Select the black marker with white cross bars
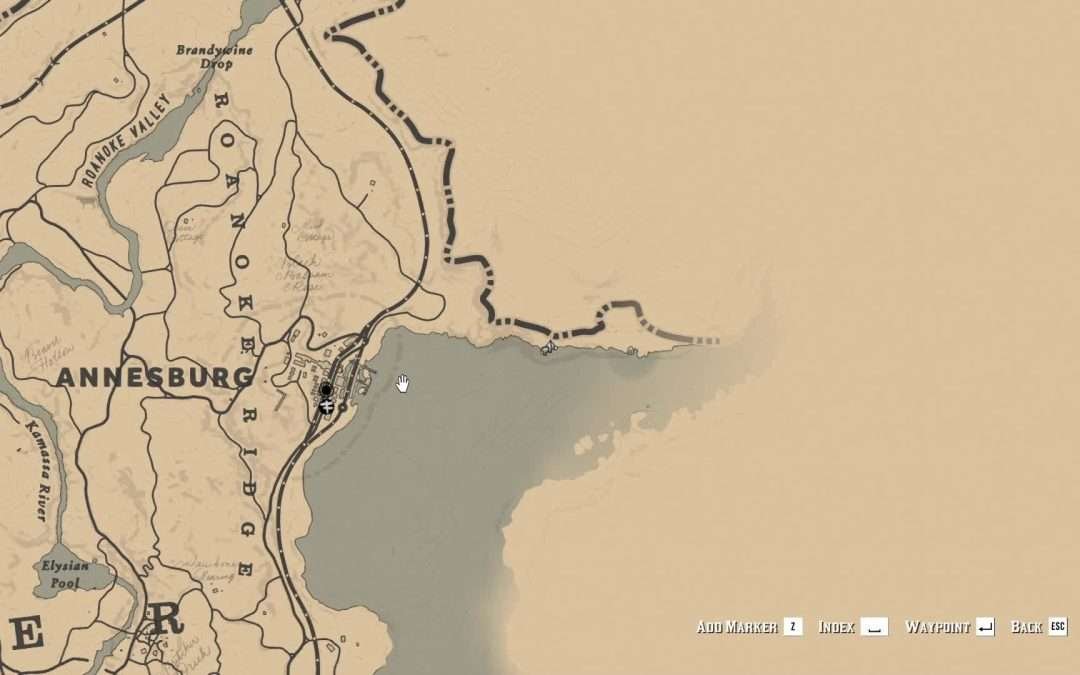 coord(325,405)
